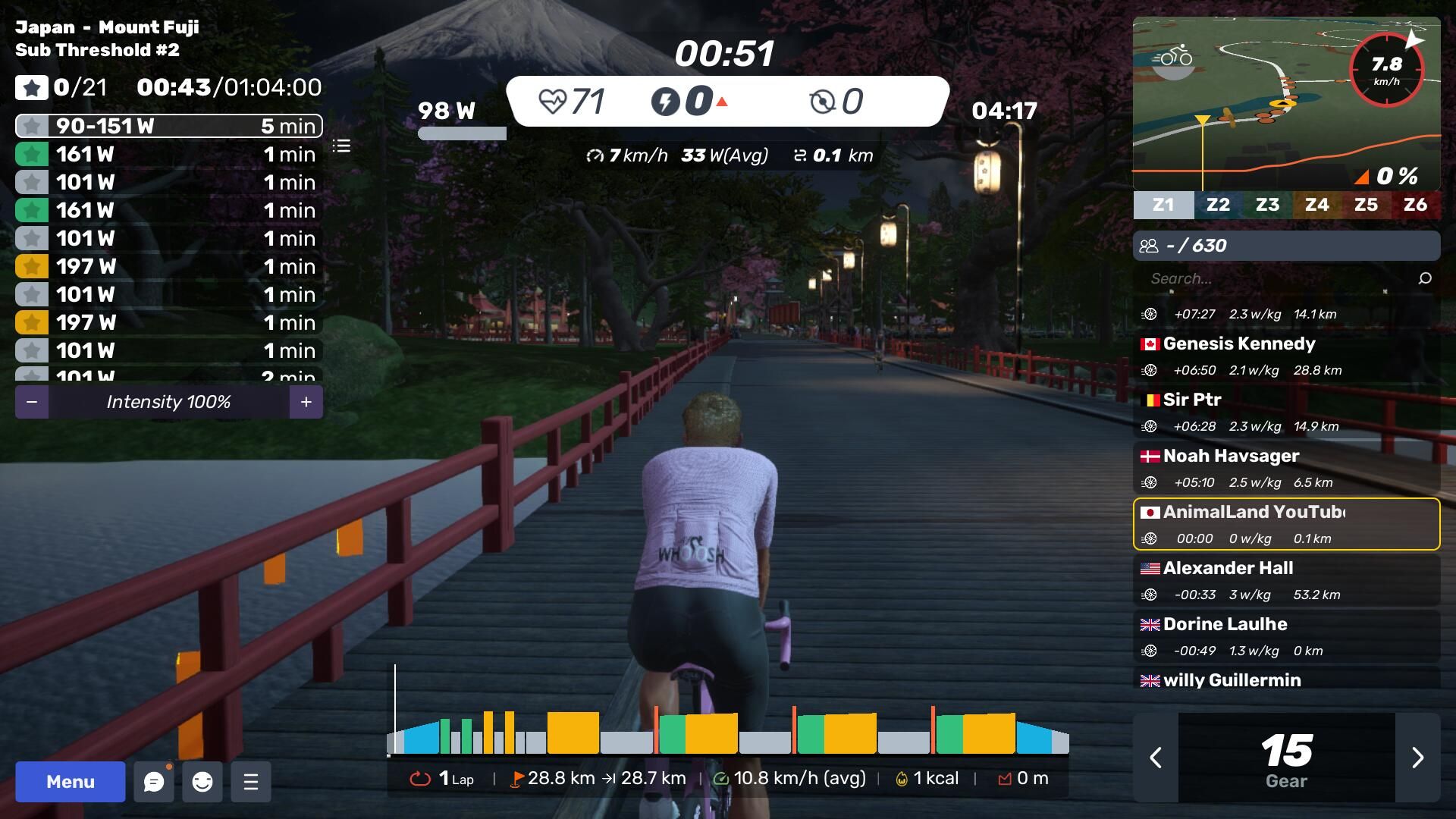Select the Z4 power zone
This screenshot has width=1456, height=819.
coord(1316,205)
